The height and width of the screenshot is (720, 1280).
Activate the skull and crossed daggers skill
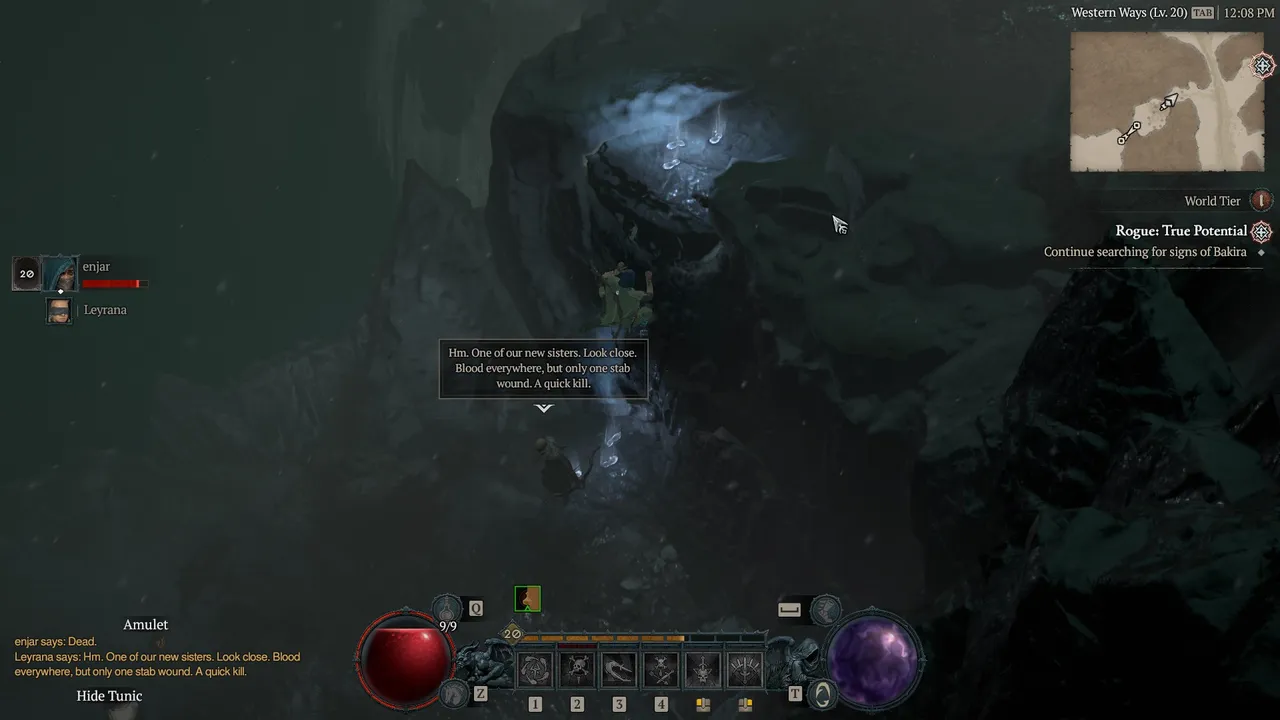pos(661,670)
